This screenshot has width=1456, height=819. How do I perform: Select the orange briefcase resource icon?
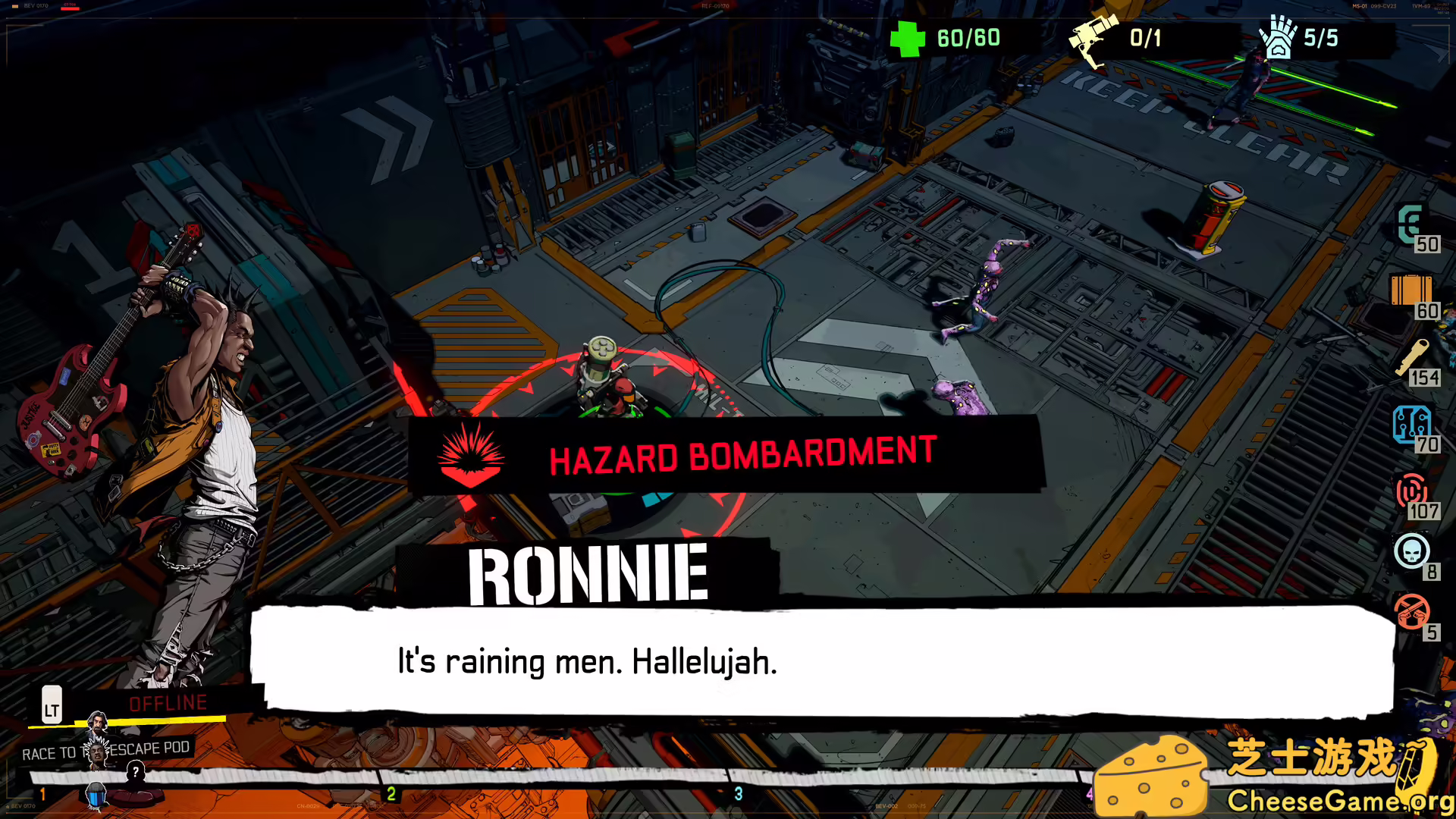coord(1410,290)
